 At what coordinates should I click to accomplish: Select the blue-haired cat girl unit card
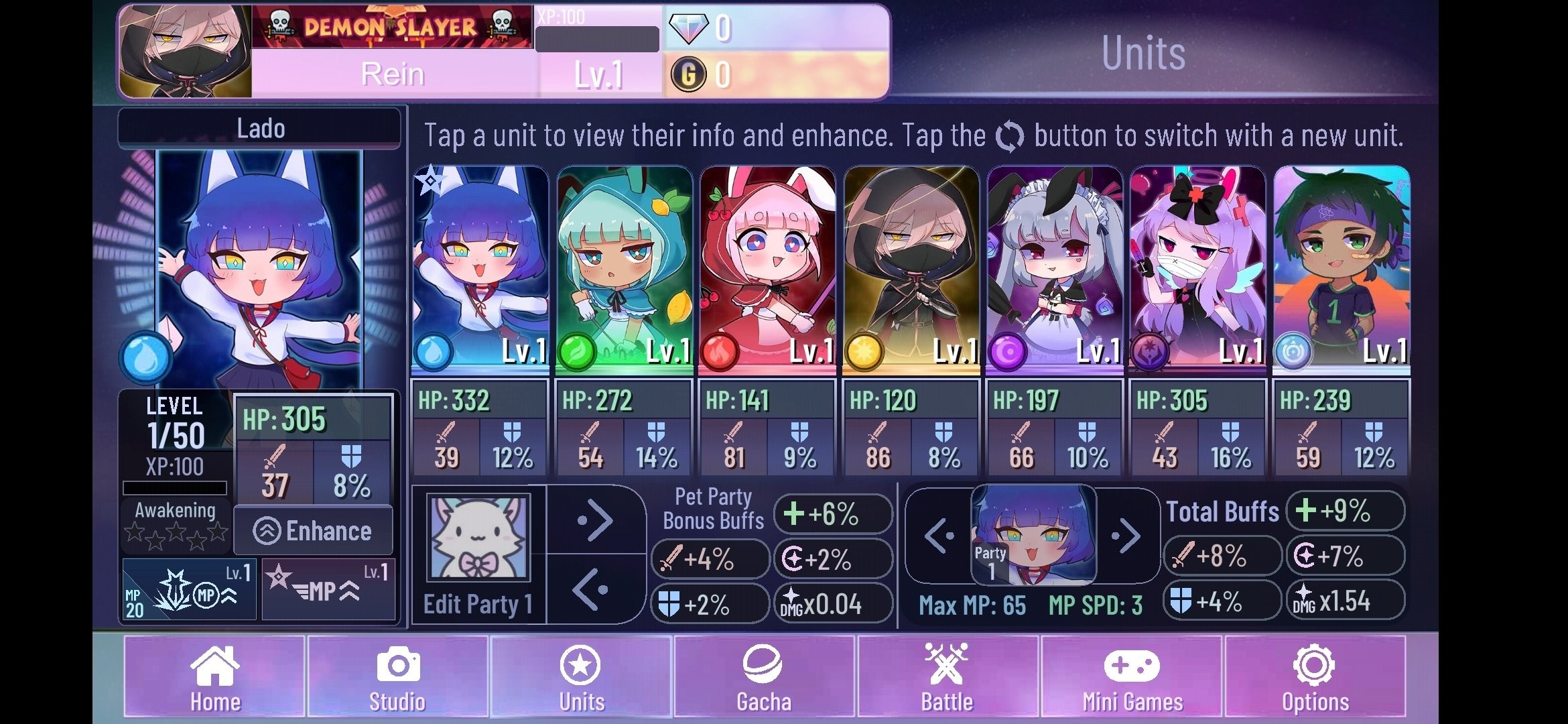coord(480,268)
